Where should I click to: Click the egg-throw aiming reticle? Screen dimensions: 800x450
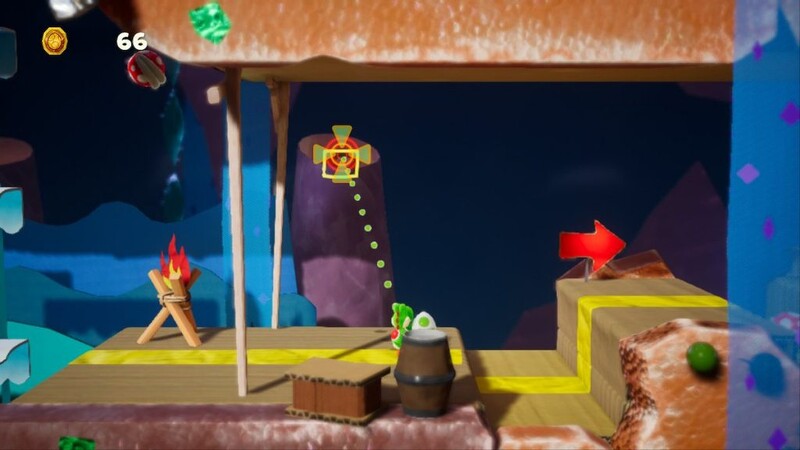pos(342,154)
